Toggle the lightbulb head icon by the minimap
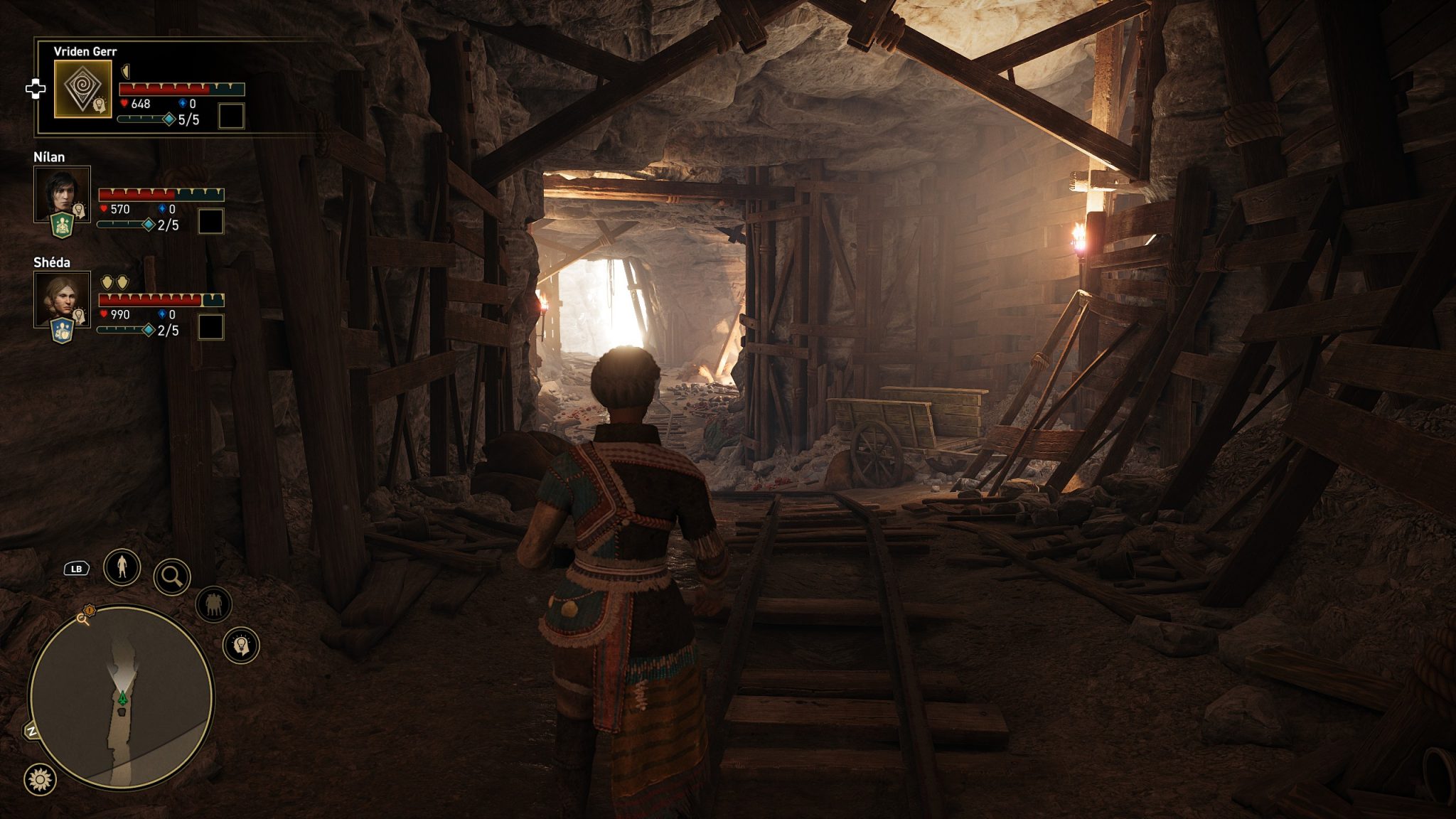Screen dimensions: 1456x819 [x=241, y=645]
